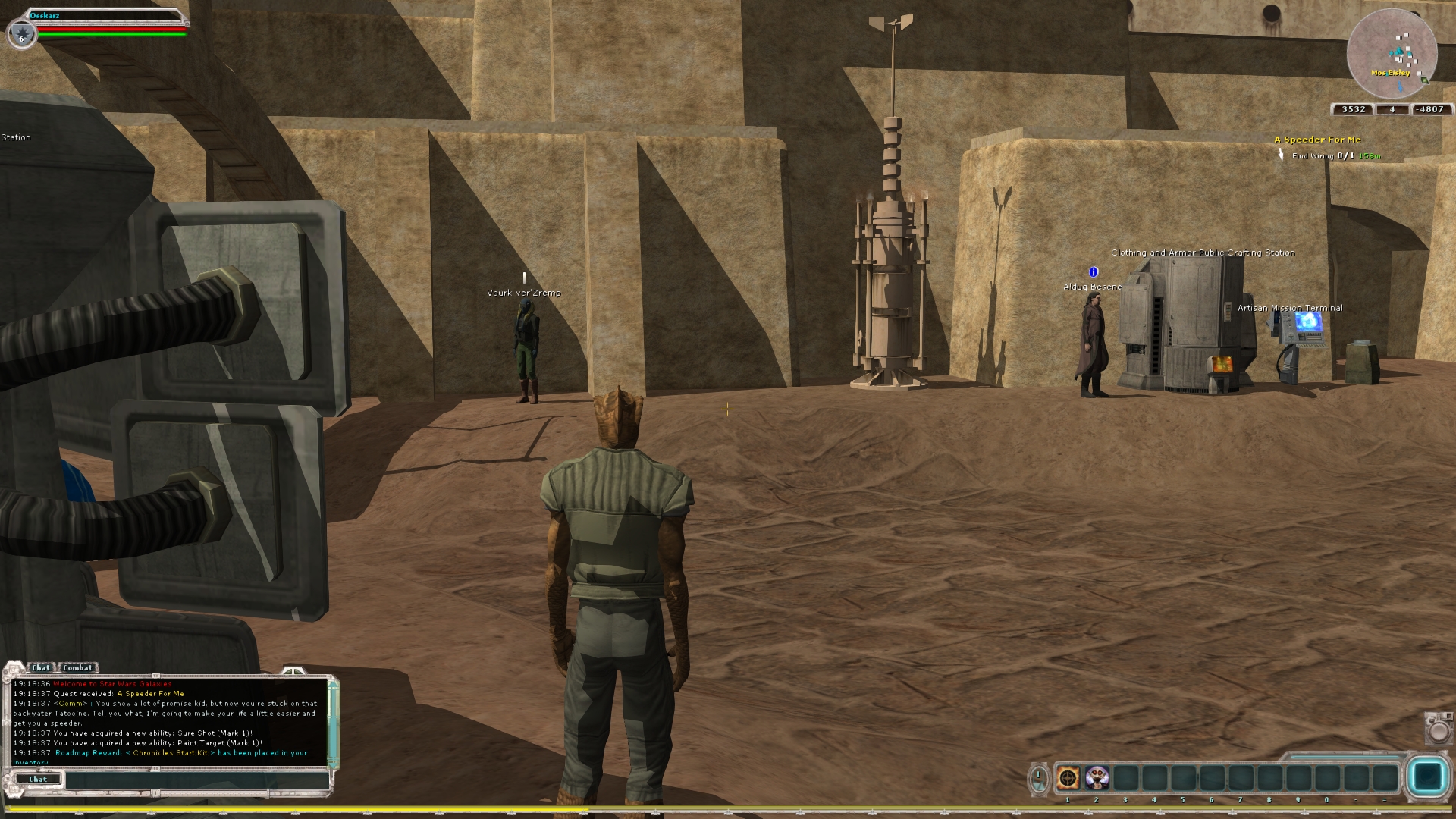
Task: Click the chat message input field
Action: click(196, 780)
